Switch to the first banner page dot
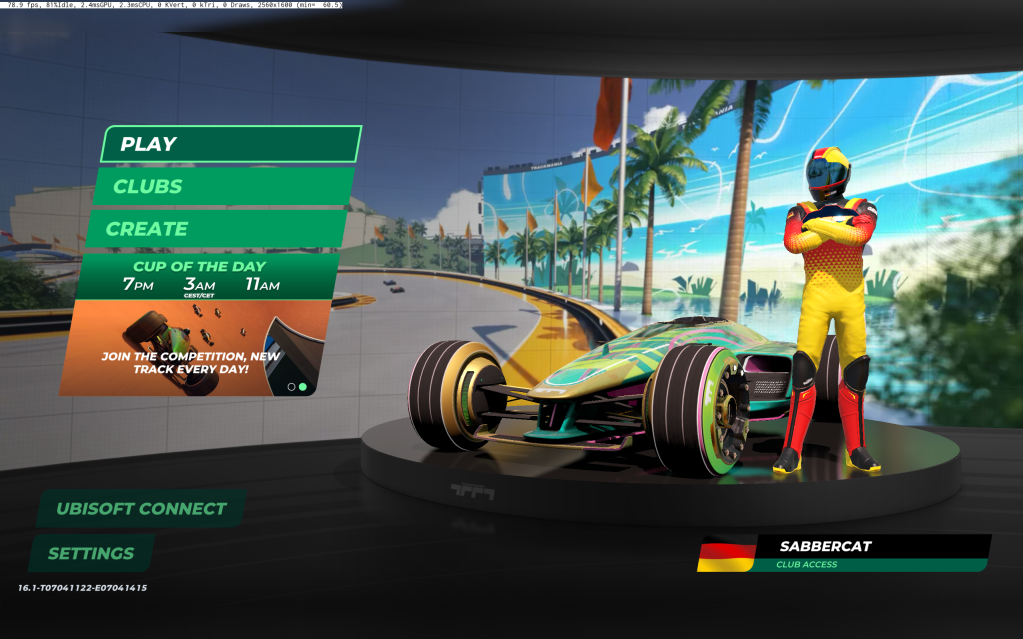 click(291, 386)
